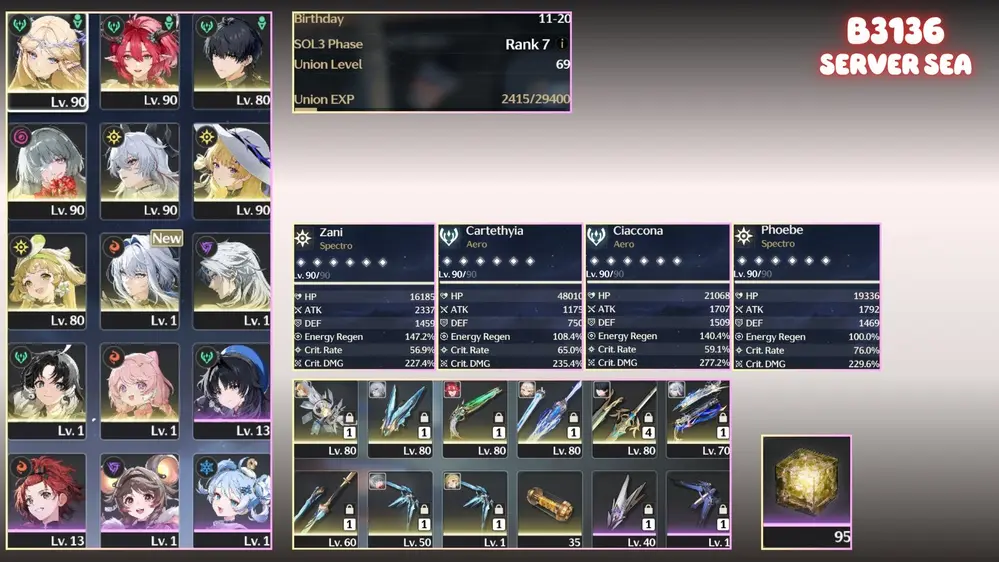Choose the blonde Lv. 80 character with flower
Viewport: 999px width, 562px height.
click(47, 278)
